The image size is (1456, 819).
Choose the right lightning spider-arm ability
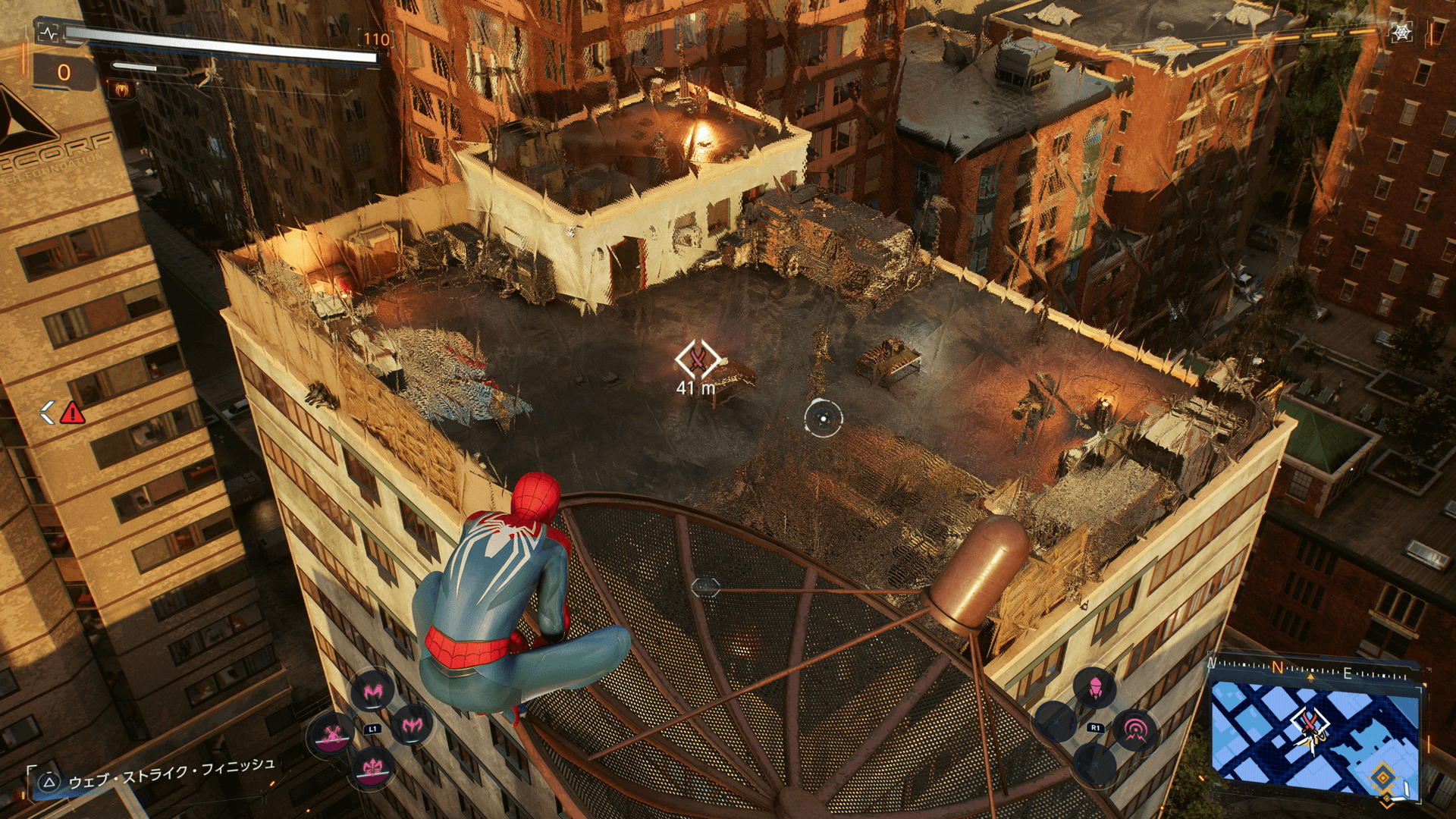[413, 725]
